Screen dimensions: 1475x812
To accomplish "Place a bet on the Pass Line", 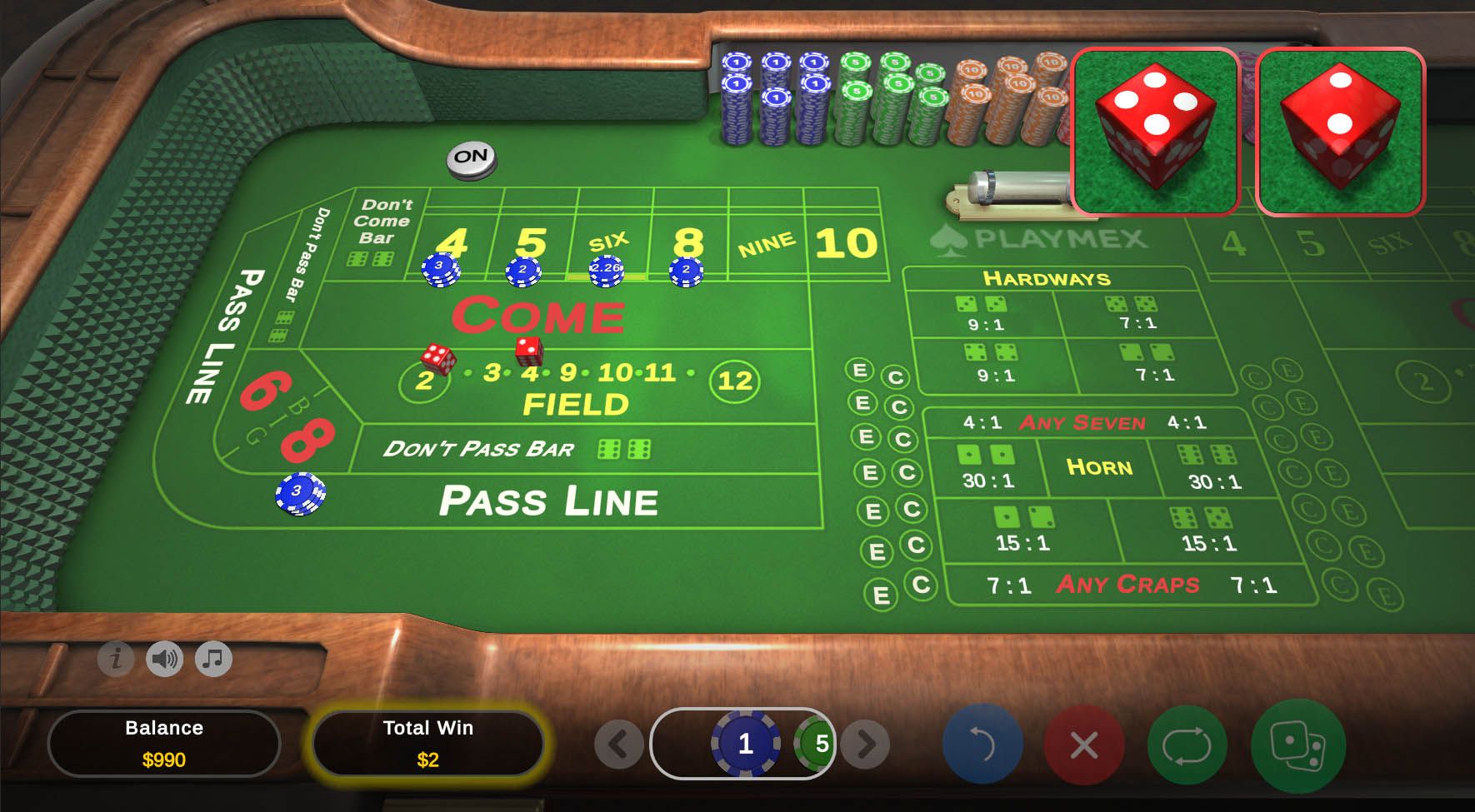I will [x=547, y=501].
